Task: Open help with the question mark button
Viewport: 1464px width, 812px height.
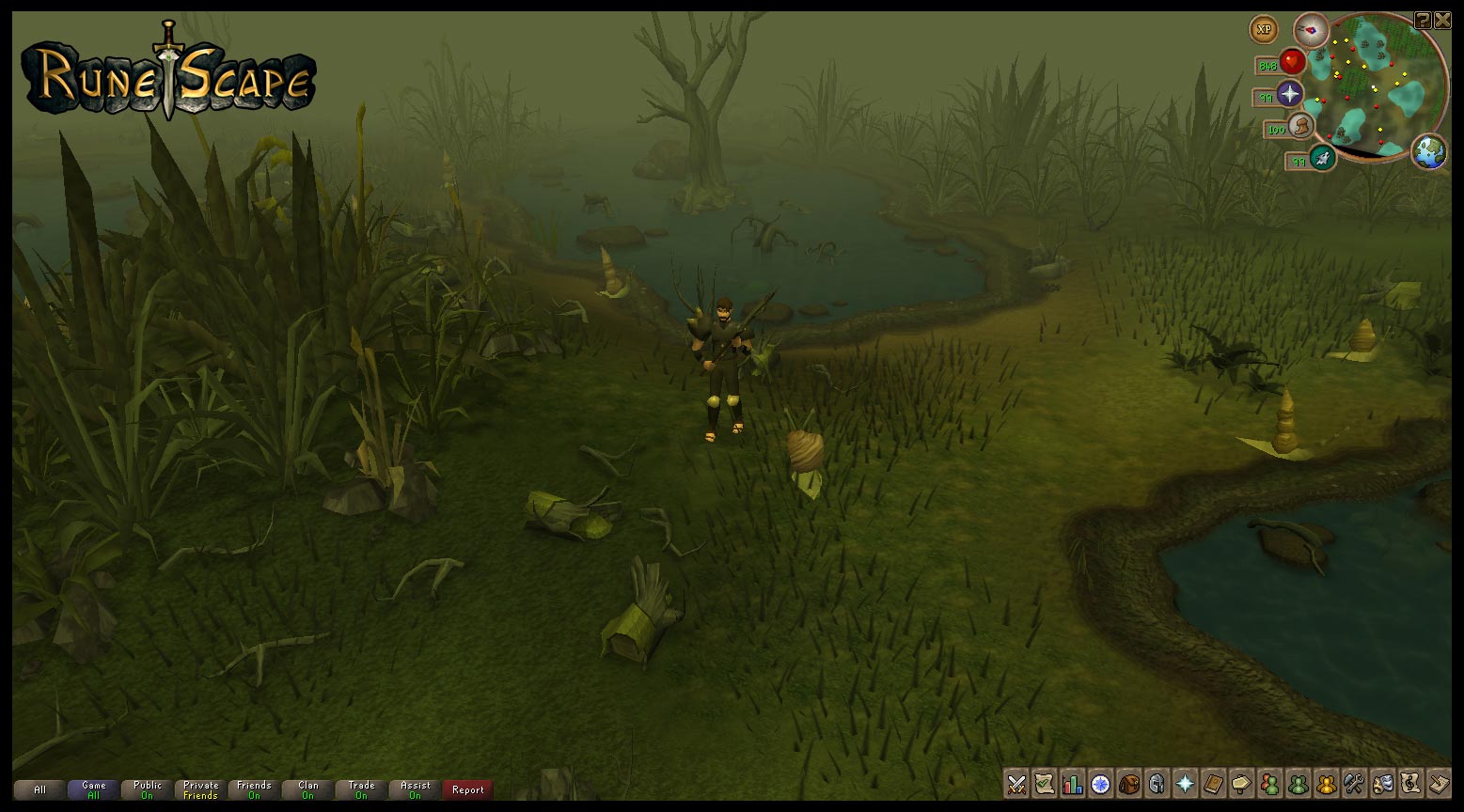Action: (1423, 20)
